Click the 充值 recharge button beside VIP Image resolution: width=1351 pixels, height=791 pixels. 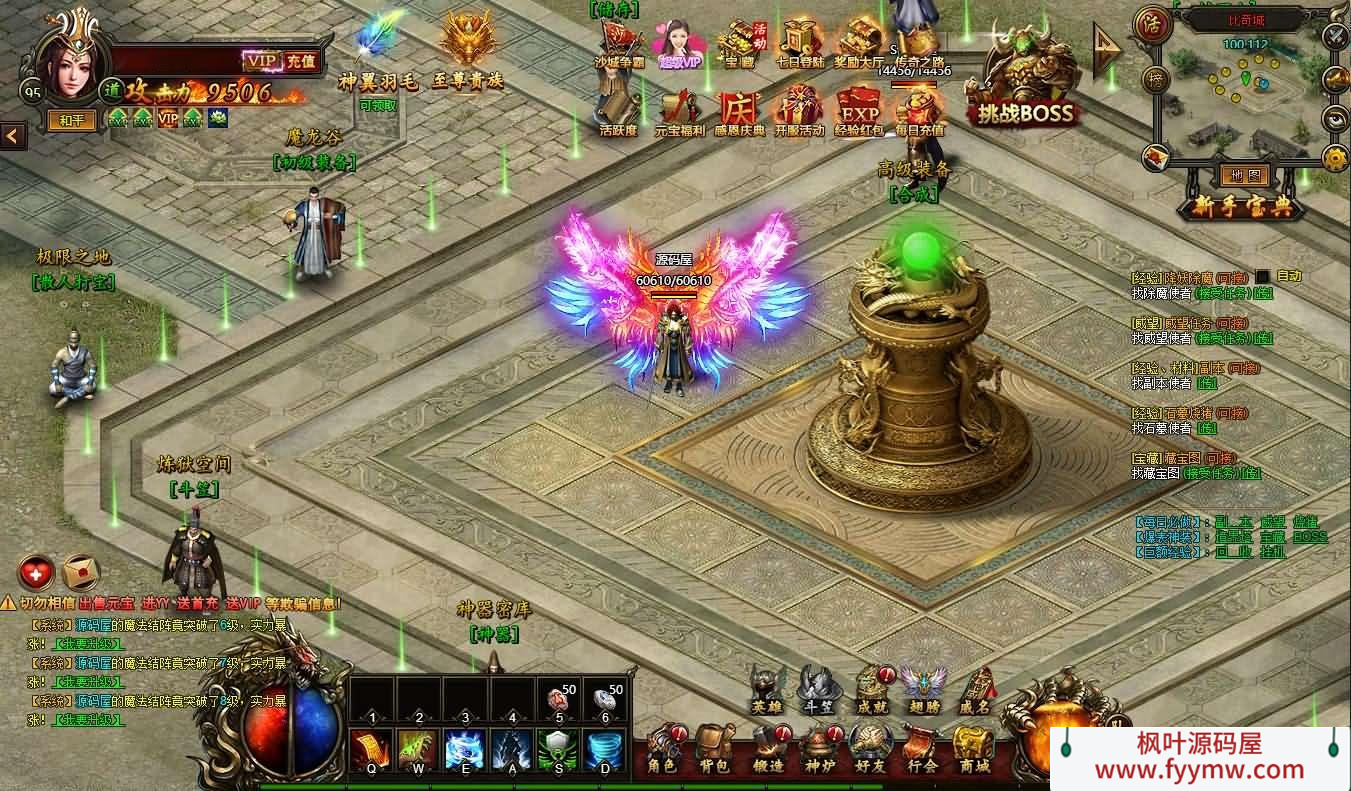tap(301, 61)
